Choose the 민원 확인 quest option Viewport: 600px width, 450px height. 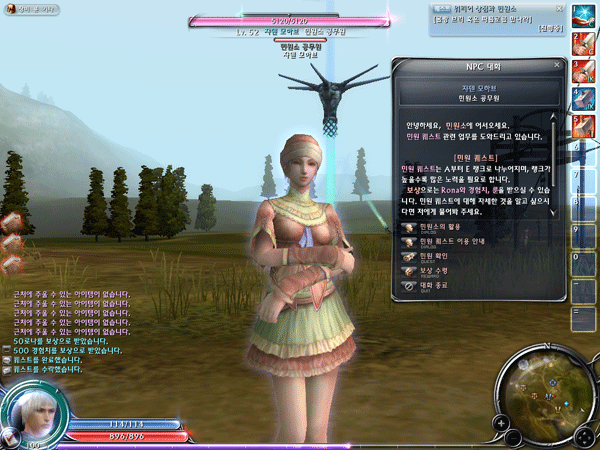click(438, 256)
